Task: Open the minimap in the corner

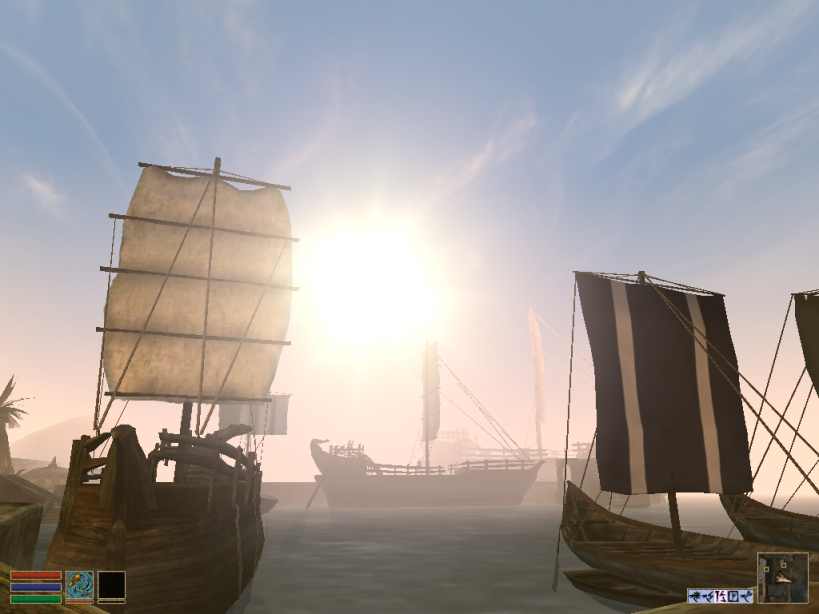Action: (782, 577)
